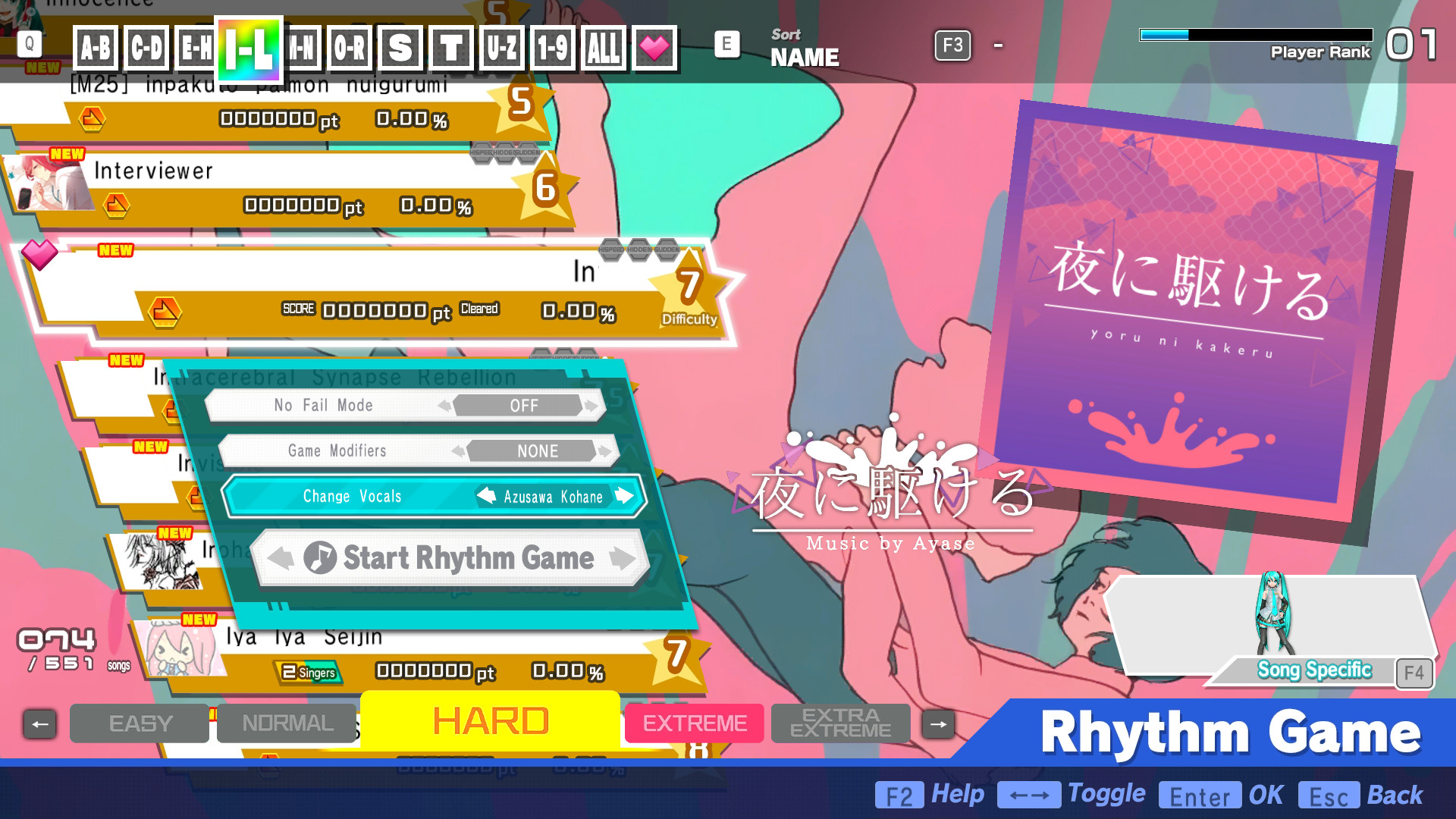Click the HIDDEN modifier hexagon icon
The image size is (1456, 819).
coord(639,250)
